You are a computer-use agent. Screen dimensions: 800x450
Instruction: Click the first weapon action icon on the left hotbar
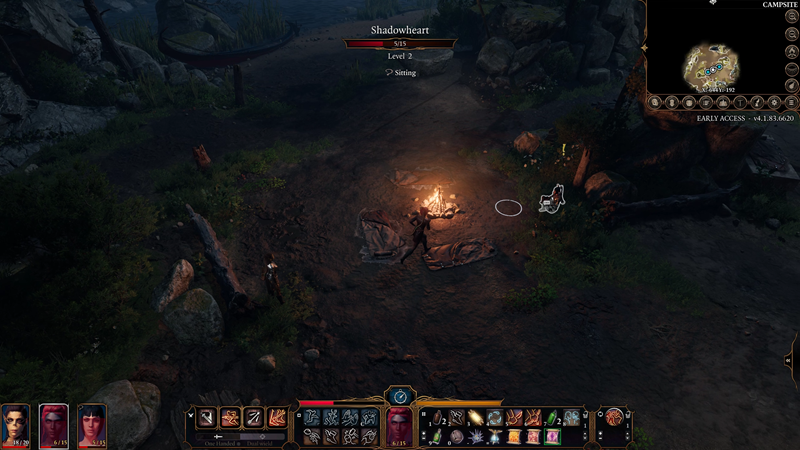pos(207,419)
